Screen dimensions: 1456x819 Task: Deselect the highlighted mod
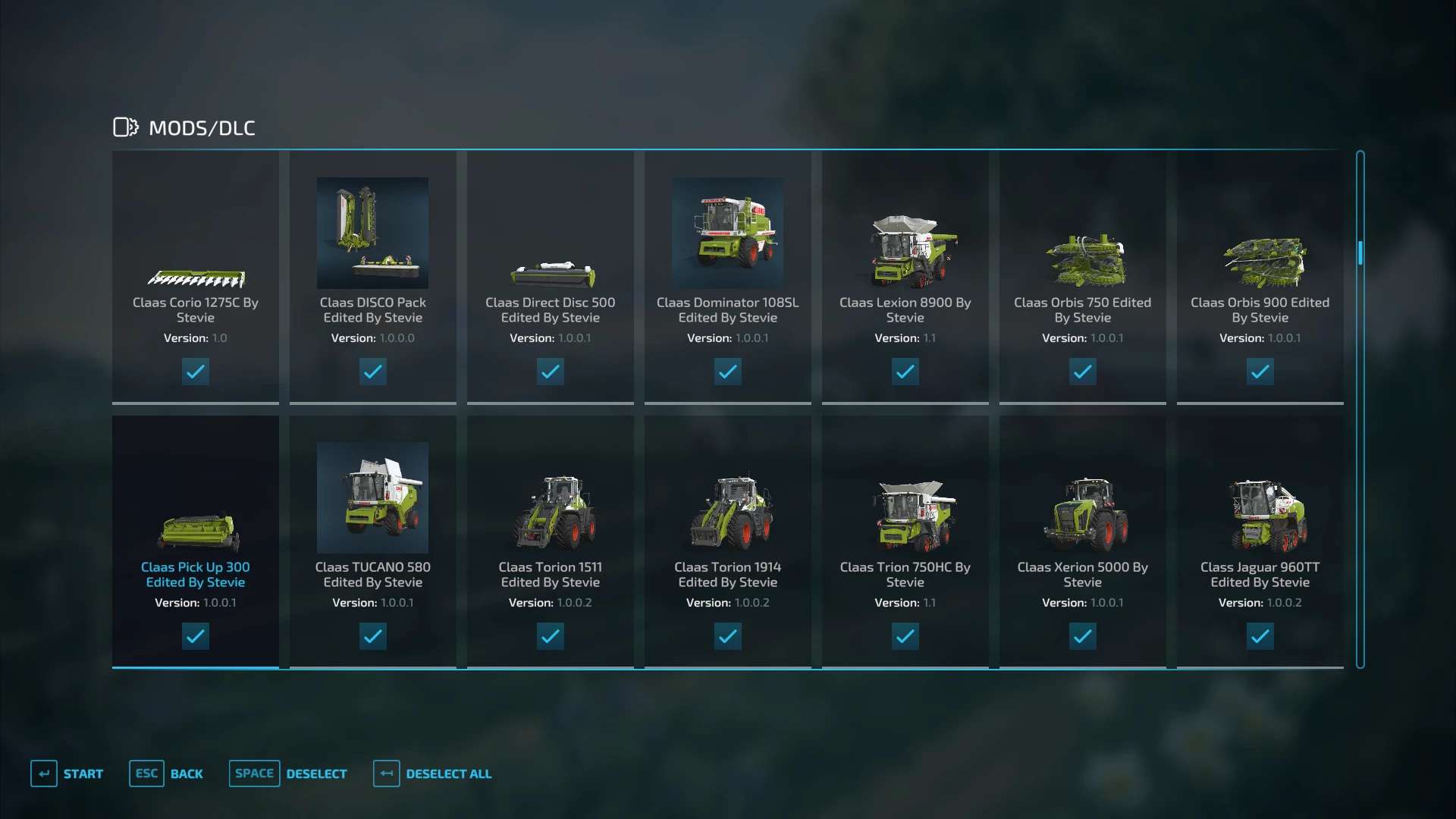pos(288,773)
